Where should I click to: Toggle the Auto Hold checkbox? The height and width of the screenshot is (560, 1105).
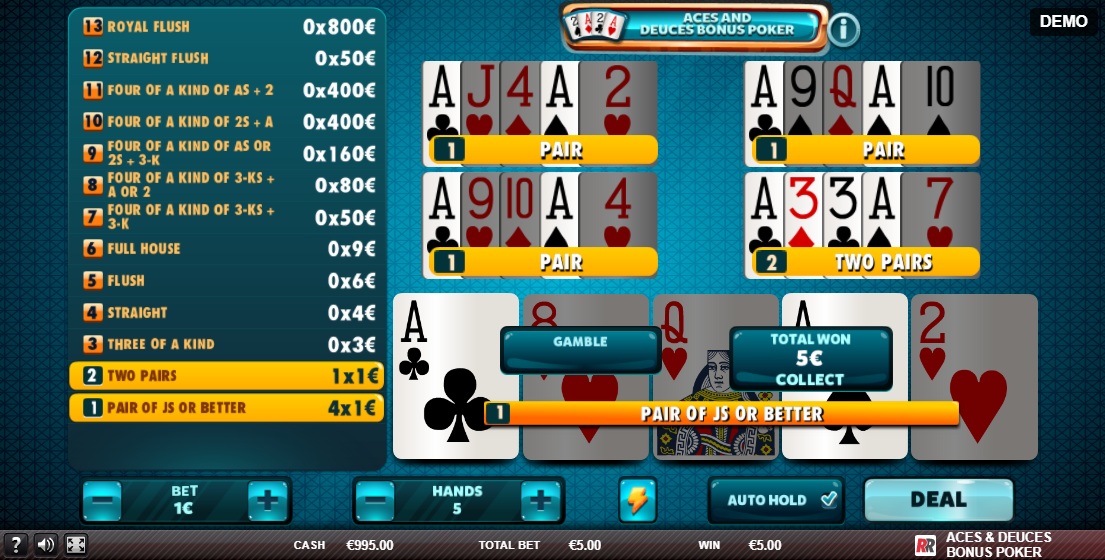pos(827,500)
